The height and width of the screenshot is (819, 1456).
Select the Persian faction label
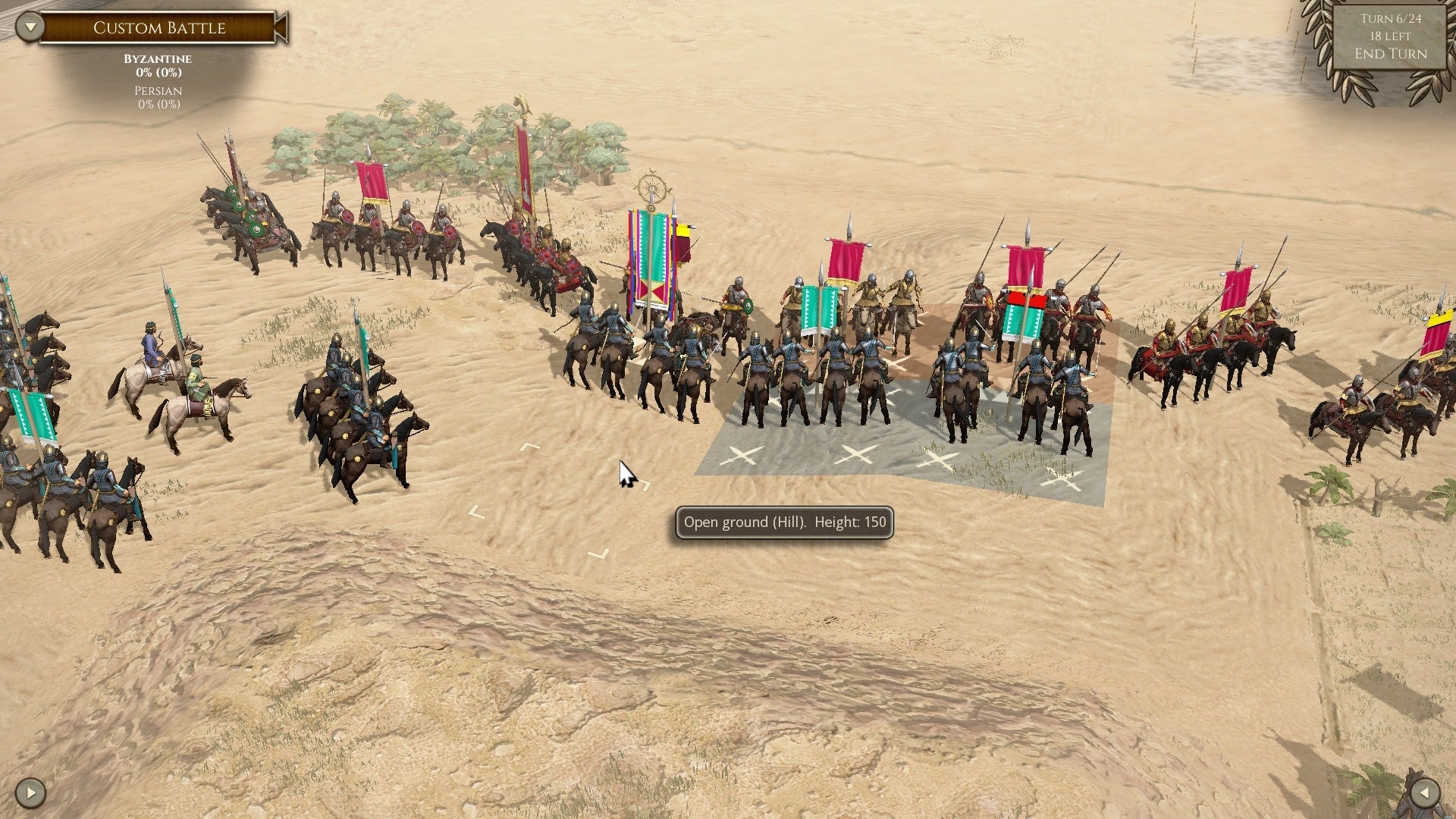pos(157,91)
